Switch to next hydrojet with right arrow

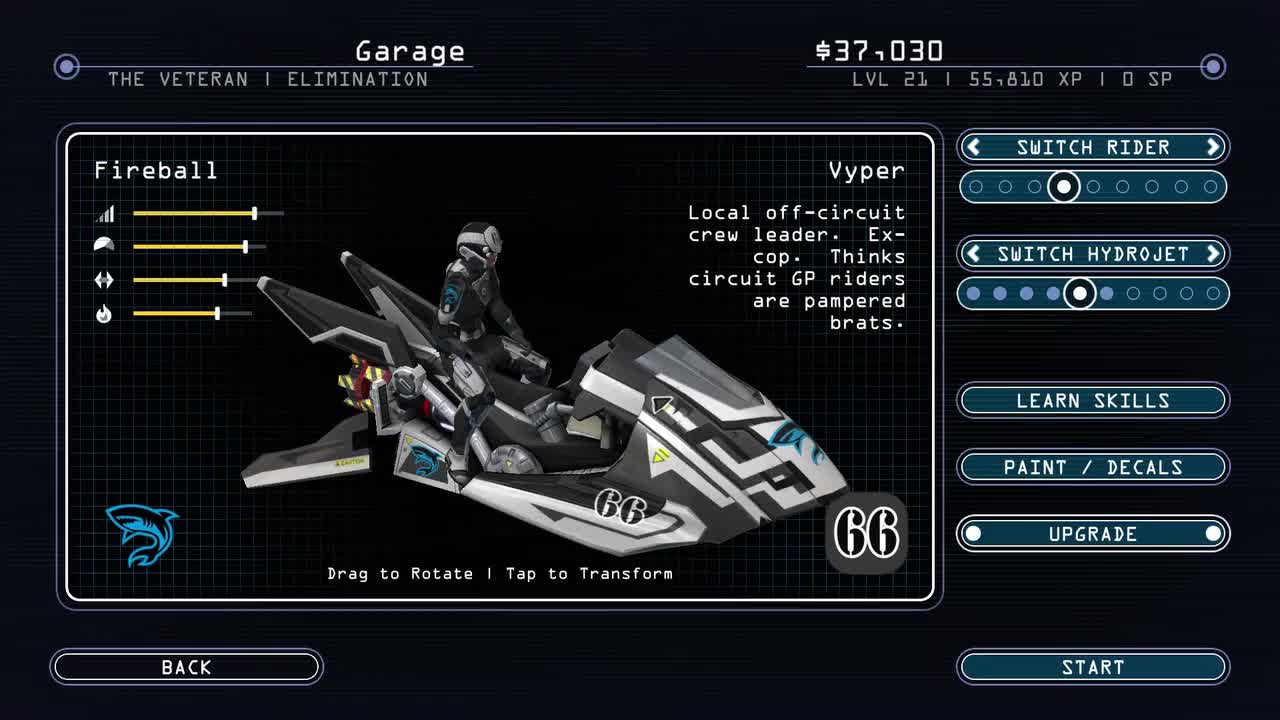[1213, 254]
